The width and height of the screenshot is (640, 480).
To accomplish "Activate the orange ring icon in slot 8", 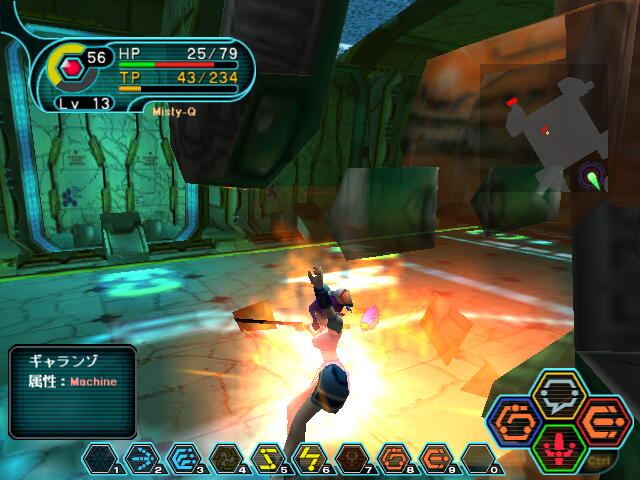I will [x=394, y=459].
